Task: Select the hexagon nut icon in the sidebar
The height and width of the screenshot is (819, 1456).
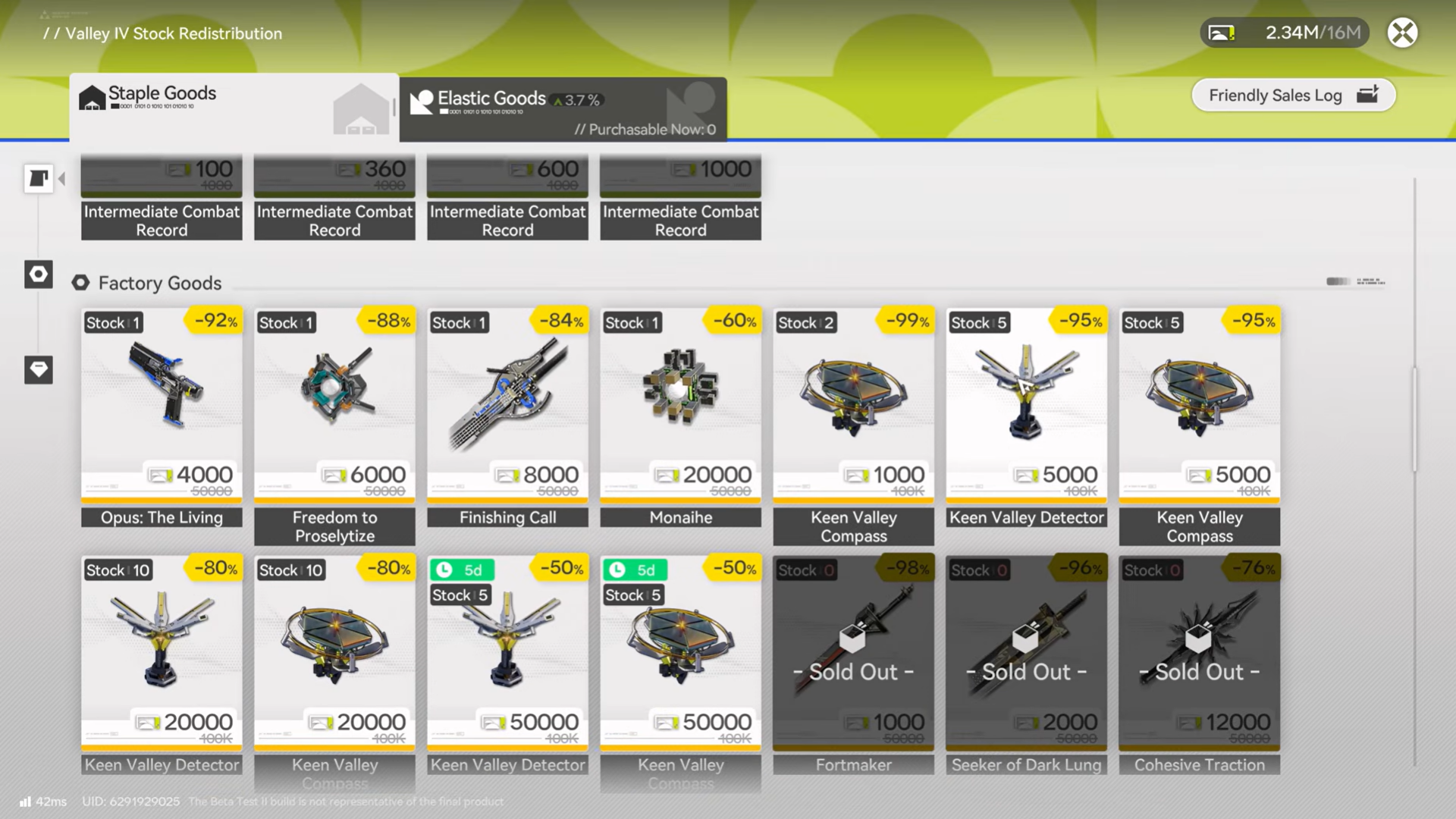Action: (x=39, y=275)
